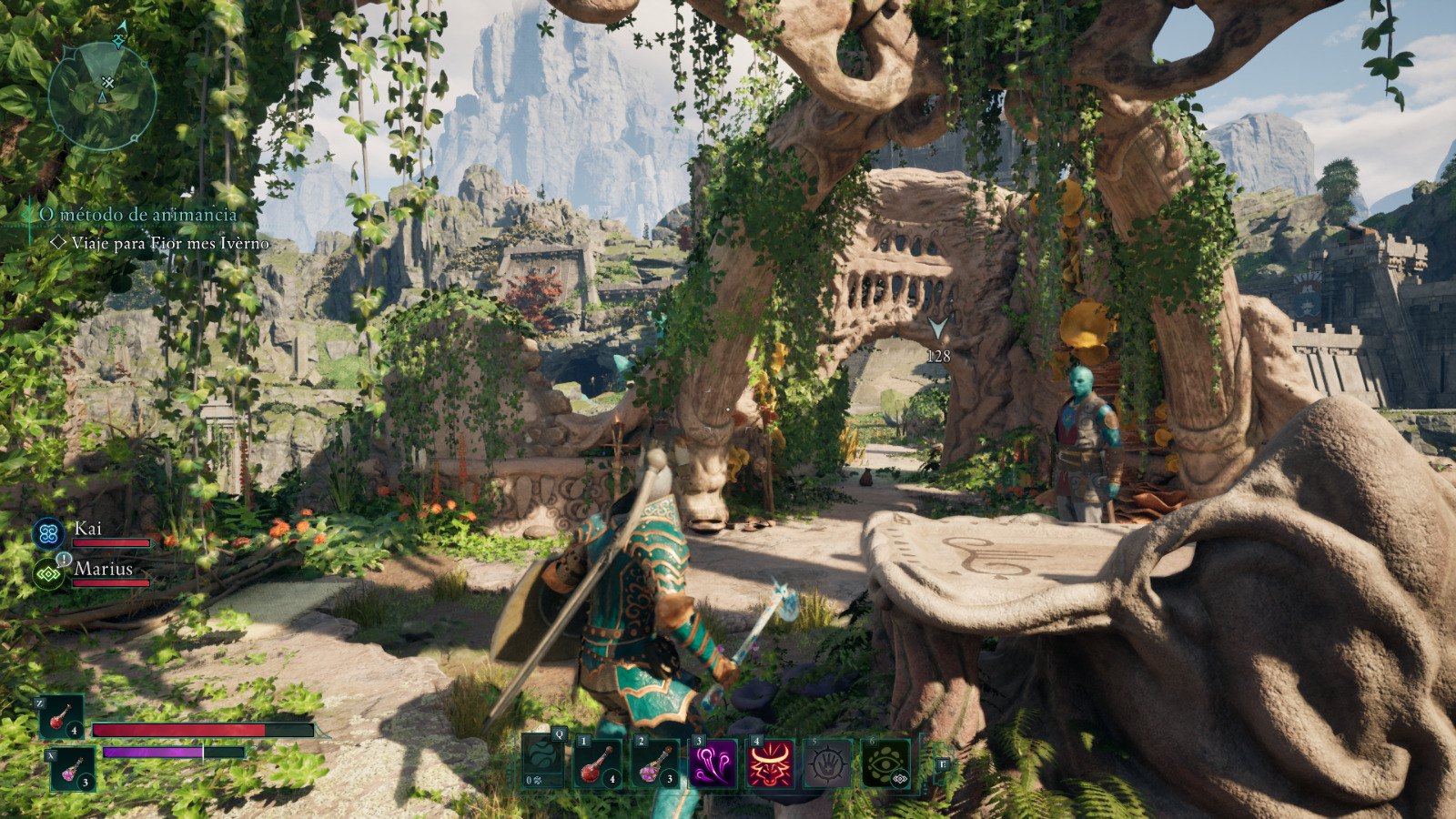This screenshot has width=1456, height=819.
Task: Use the red health potion in hotbar slot 1
Action: [x=599, y=763]
